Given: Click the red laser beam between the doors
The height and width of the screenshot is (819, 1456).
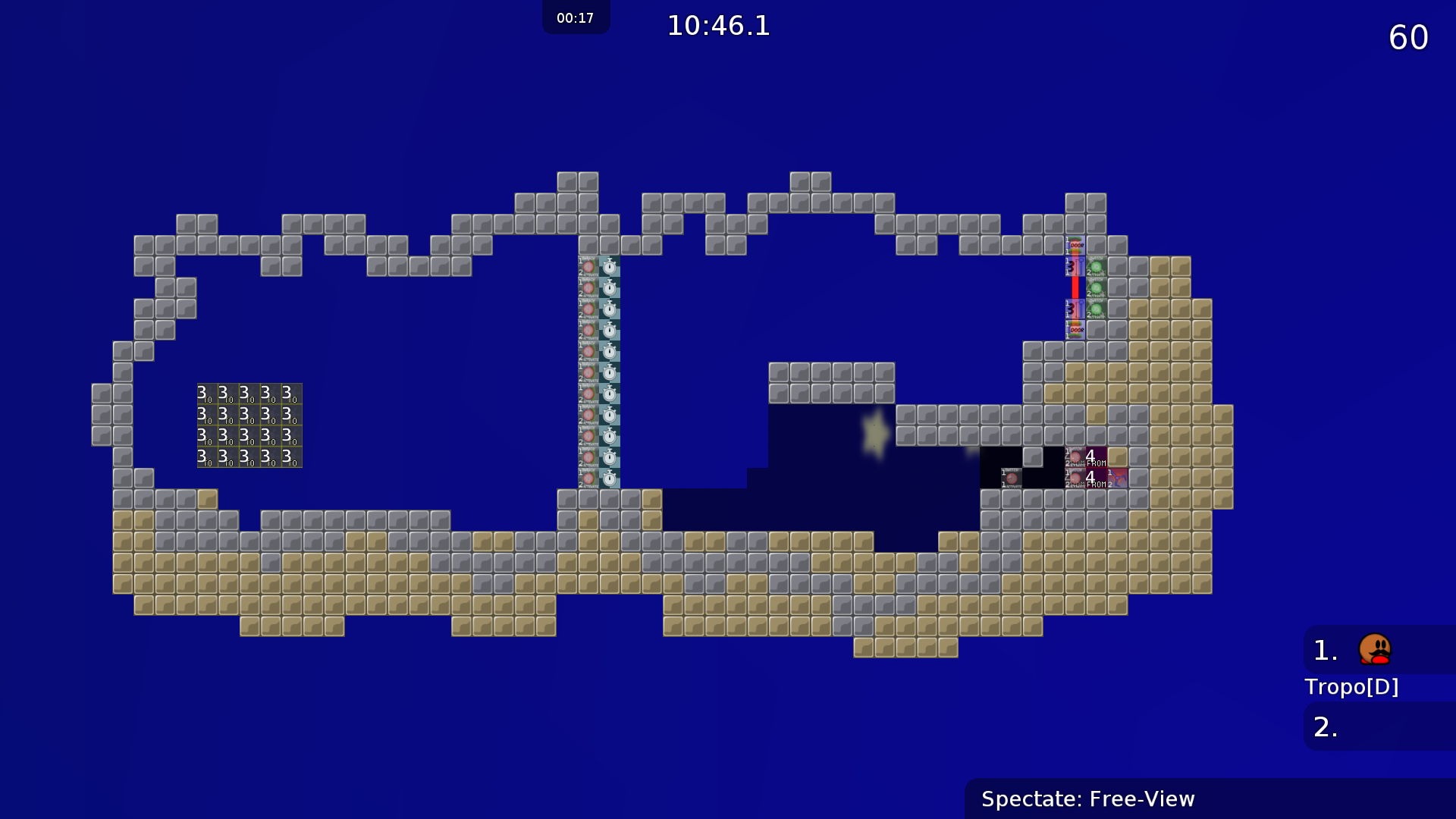Looking at the screenshot, I should point(1075,288).
